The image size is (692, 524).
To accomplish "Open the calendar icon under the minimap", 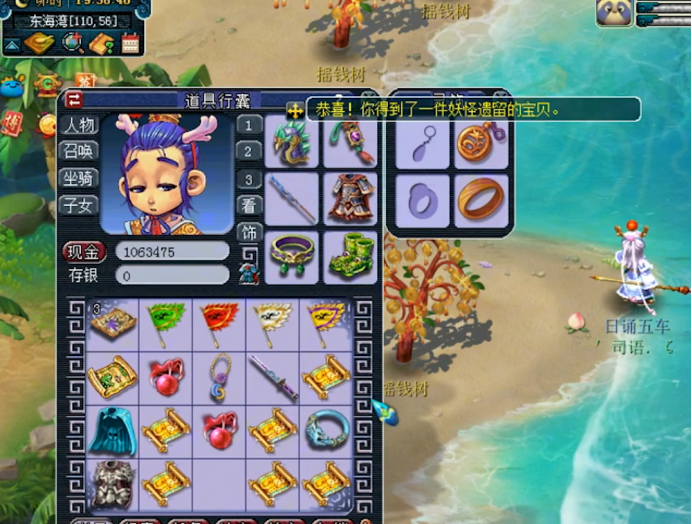I will click(x=130, y=43).
